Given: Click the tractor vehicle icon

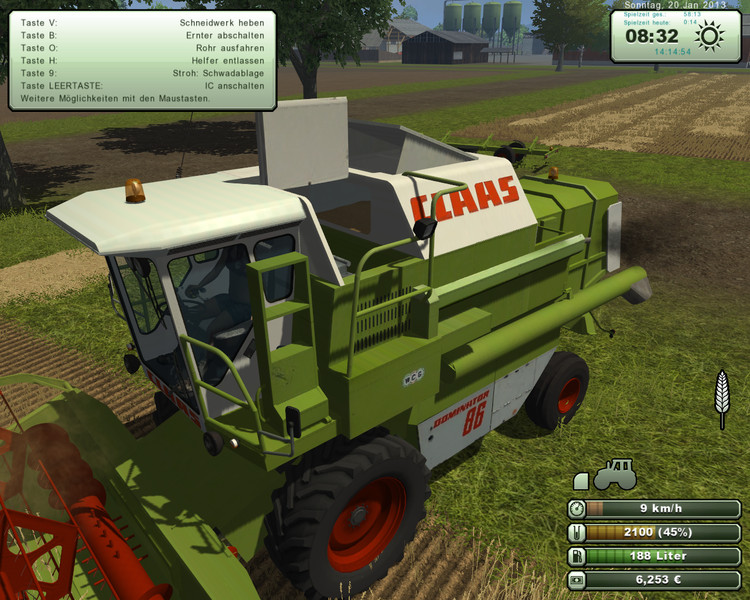Looking at the screenshot, I should pos(615,475).
